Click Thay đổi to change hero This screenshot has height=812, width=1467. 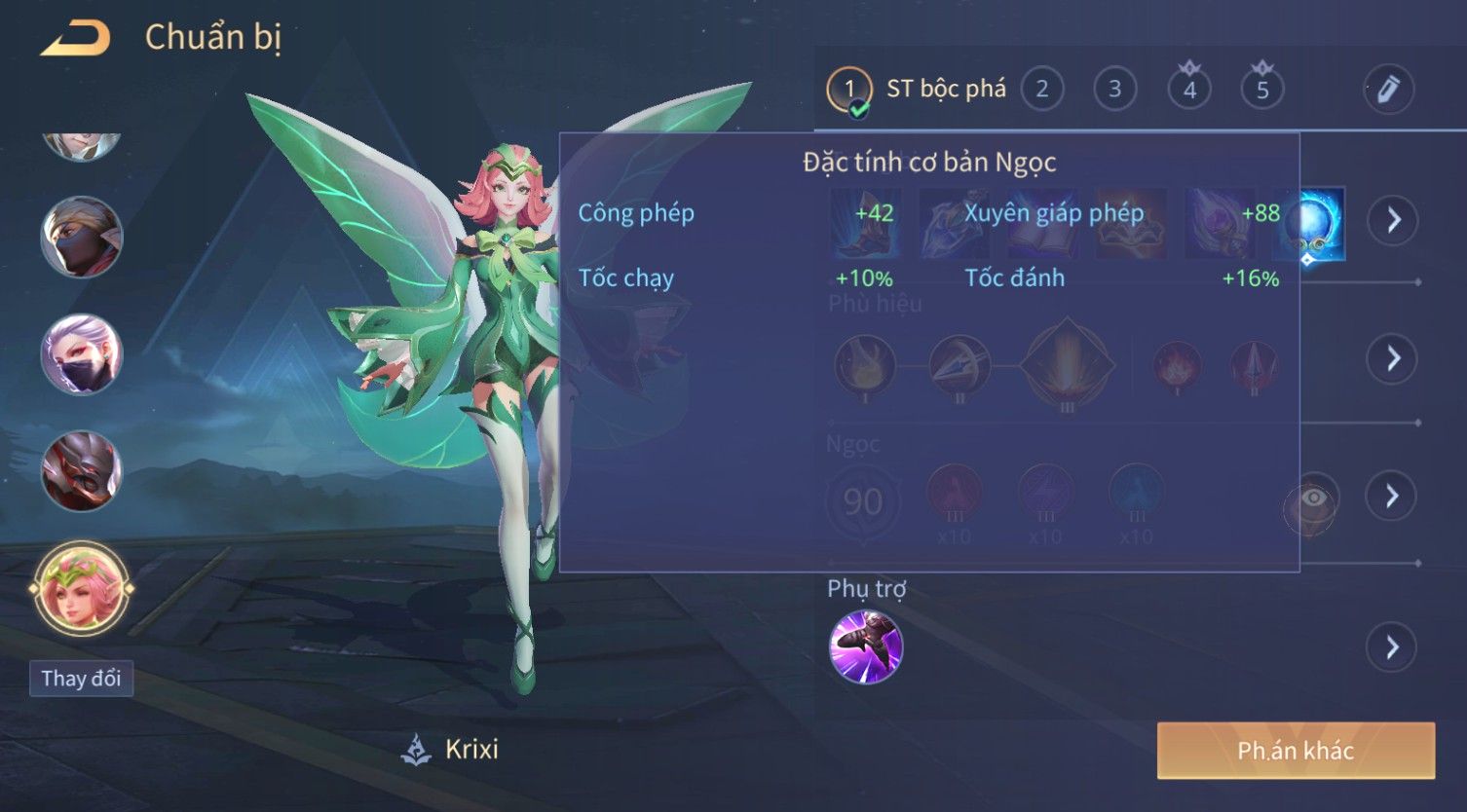pos(81,679)
